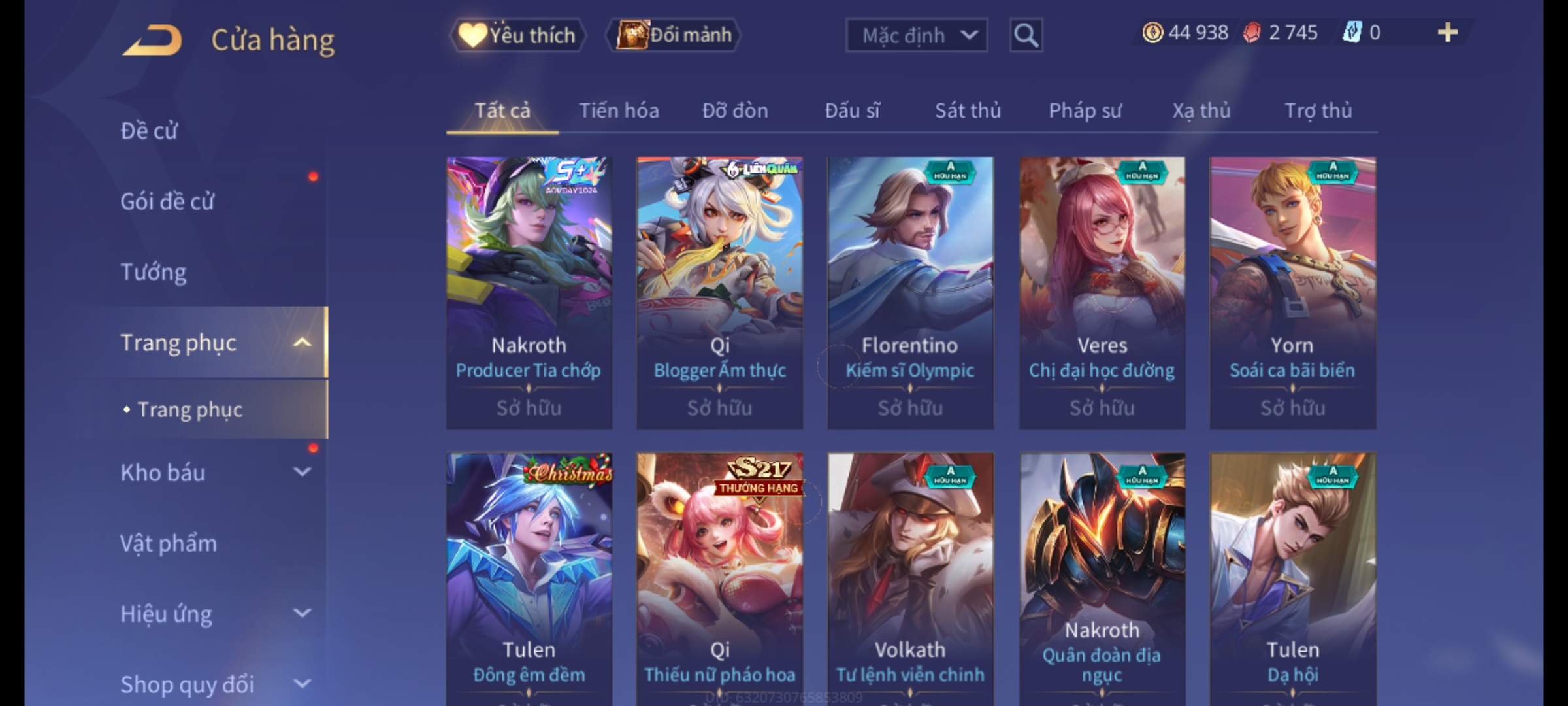Choose the Trợ thủ tab
This screenshot has width=1568, height=706.
(x=1318, y=110)
